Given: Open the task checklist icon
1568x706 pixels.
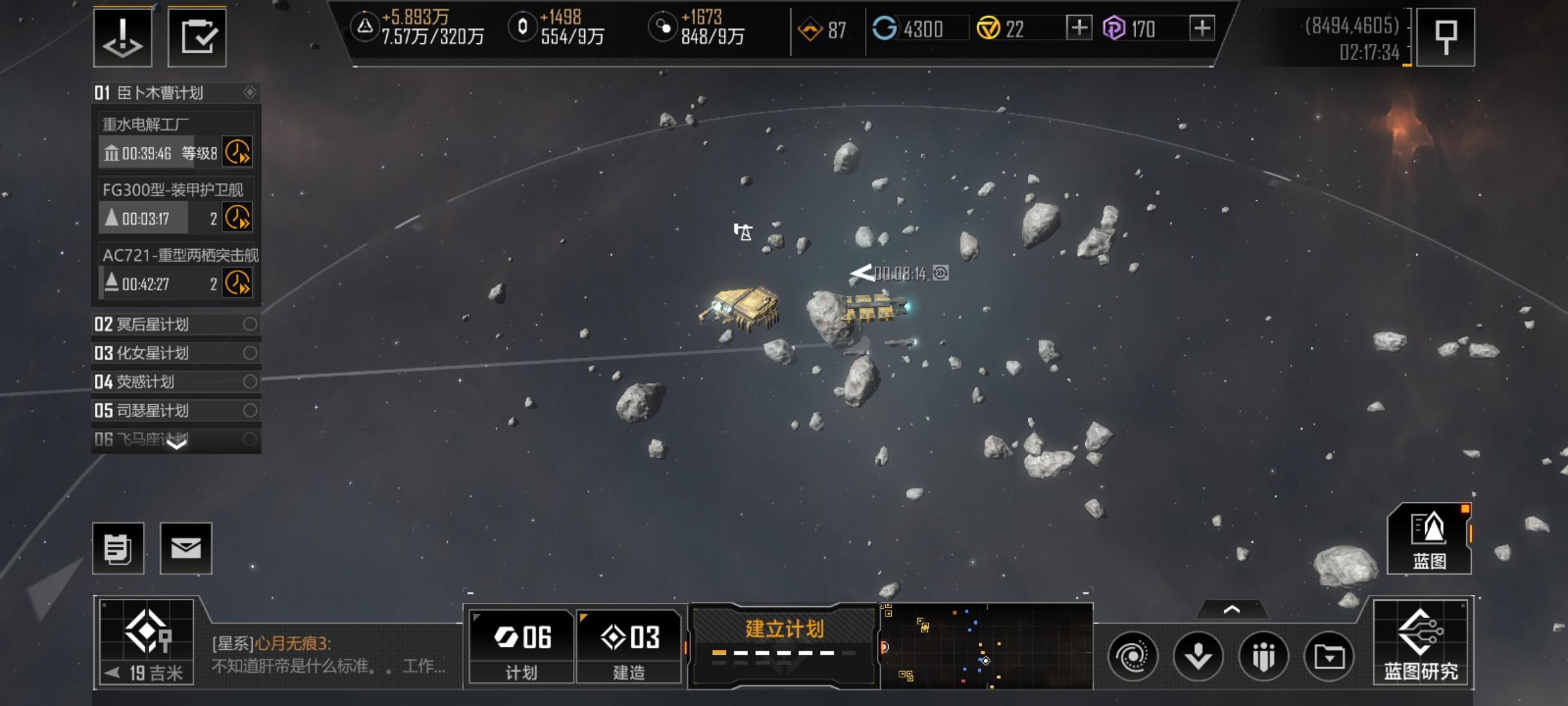Looking at the screenshot, I should 197,37.
